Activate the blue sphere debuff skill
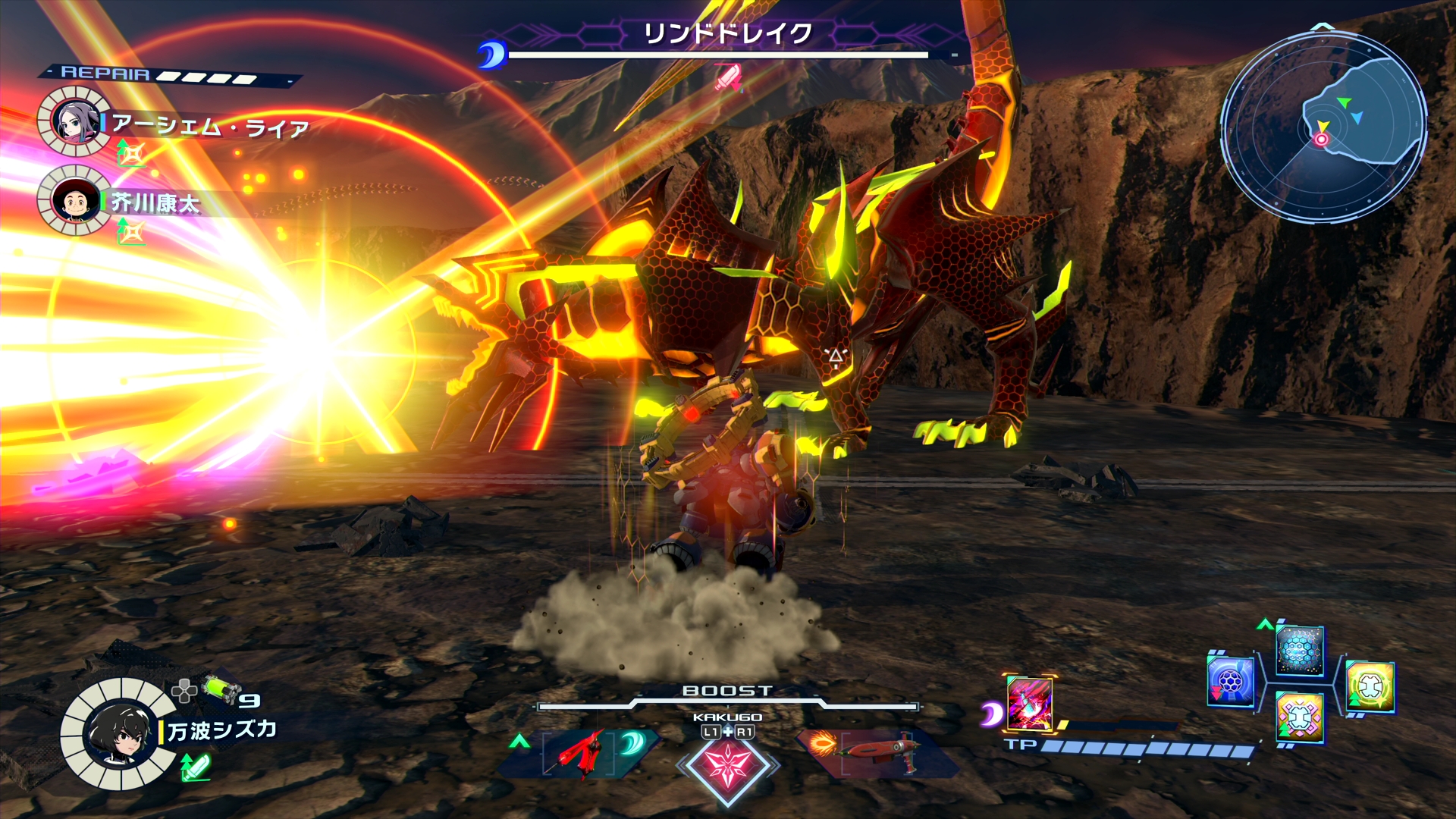 (x=1230, y=681)
